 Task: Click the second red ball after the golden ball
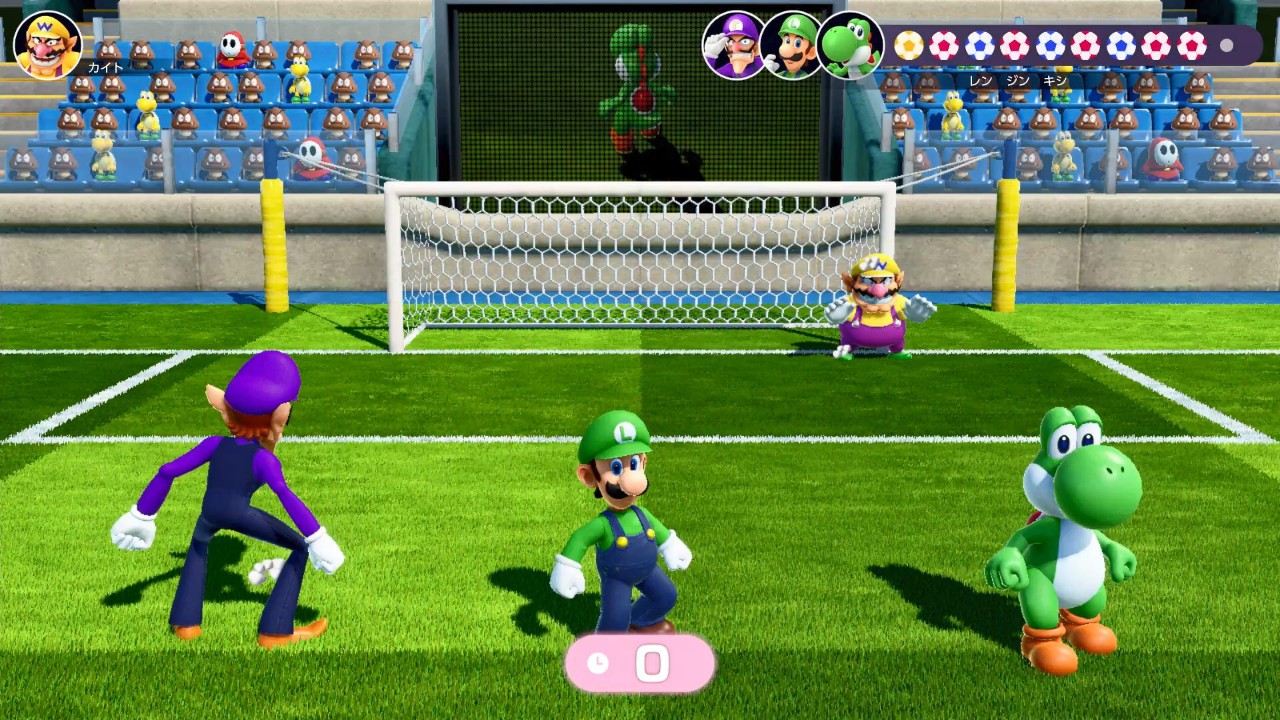click(x=1013, y=45)
